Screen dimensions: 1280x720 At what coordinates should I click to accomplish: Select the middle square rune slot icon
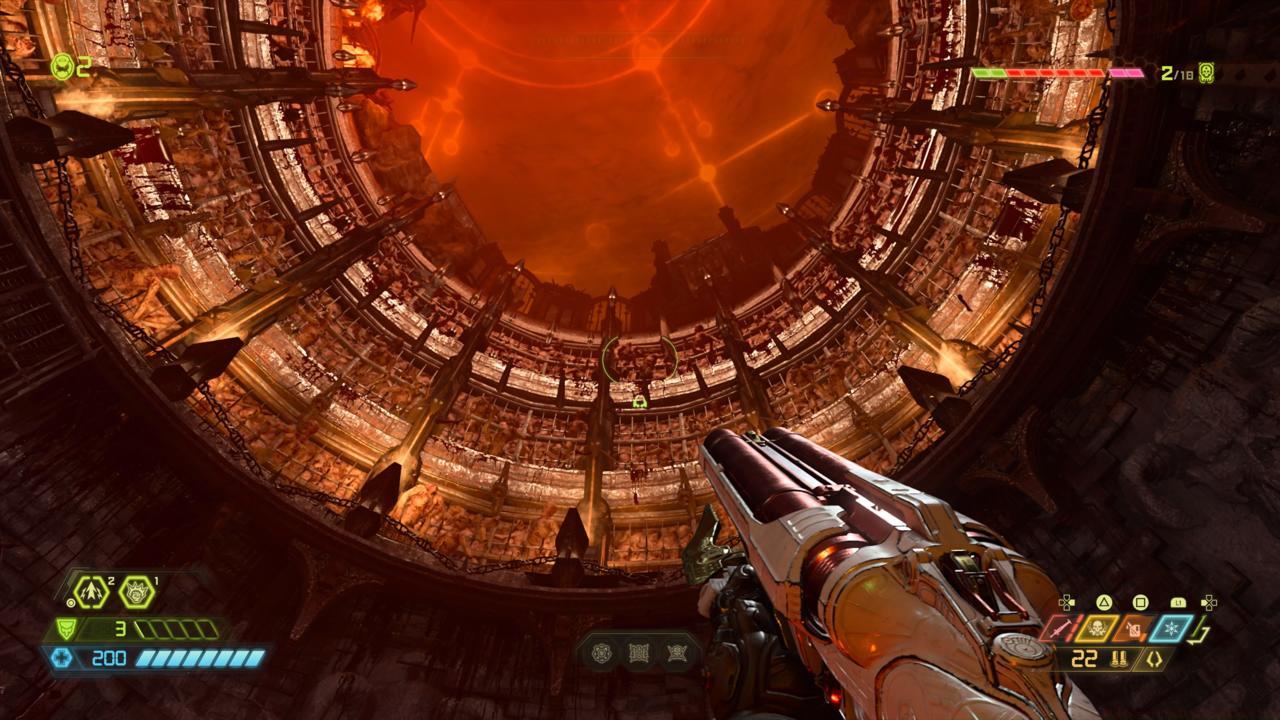[x=639, y=653]
